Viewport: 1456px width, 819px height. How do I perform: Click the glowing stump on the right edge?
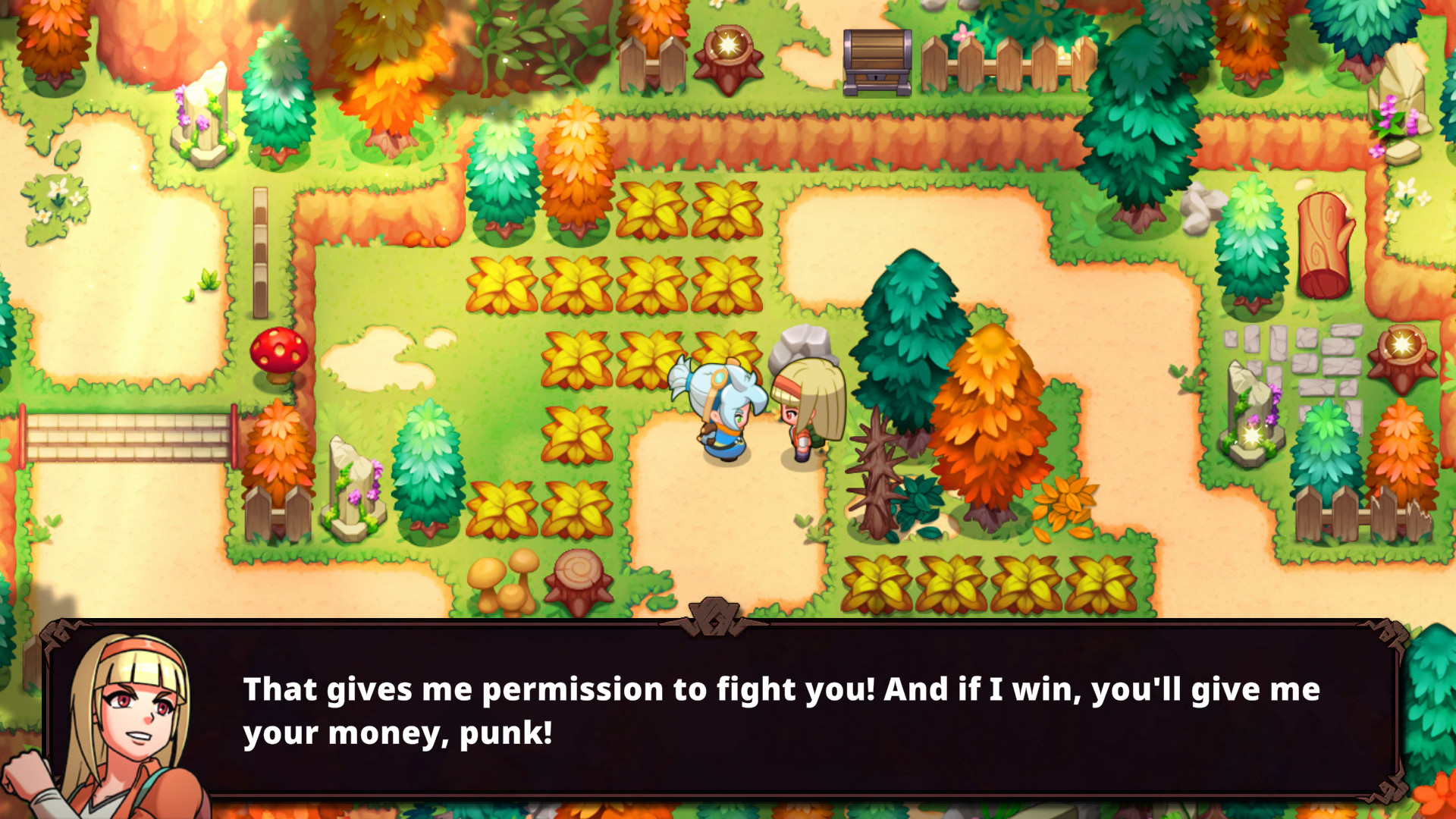click(1403, 349)
